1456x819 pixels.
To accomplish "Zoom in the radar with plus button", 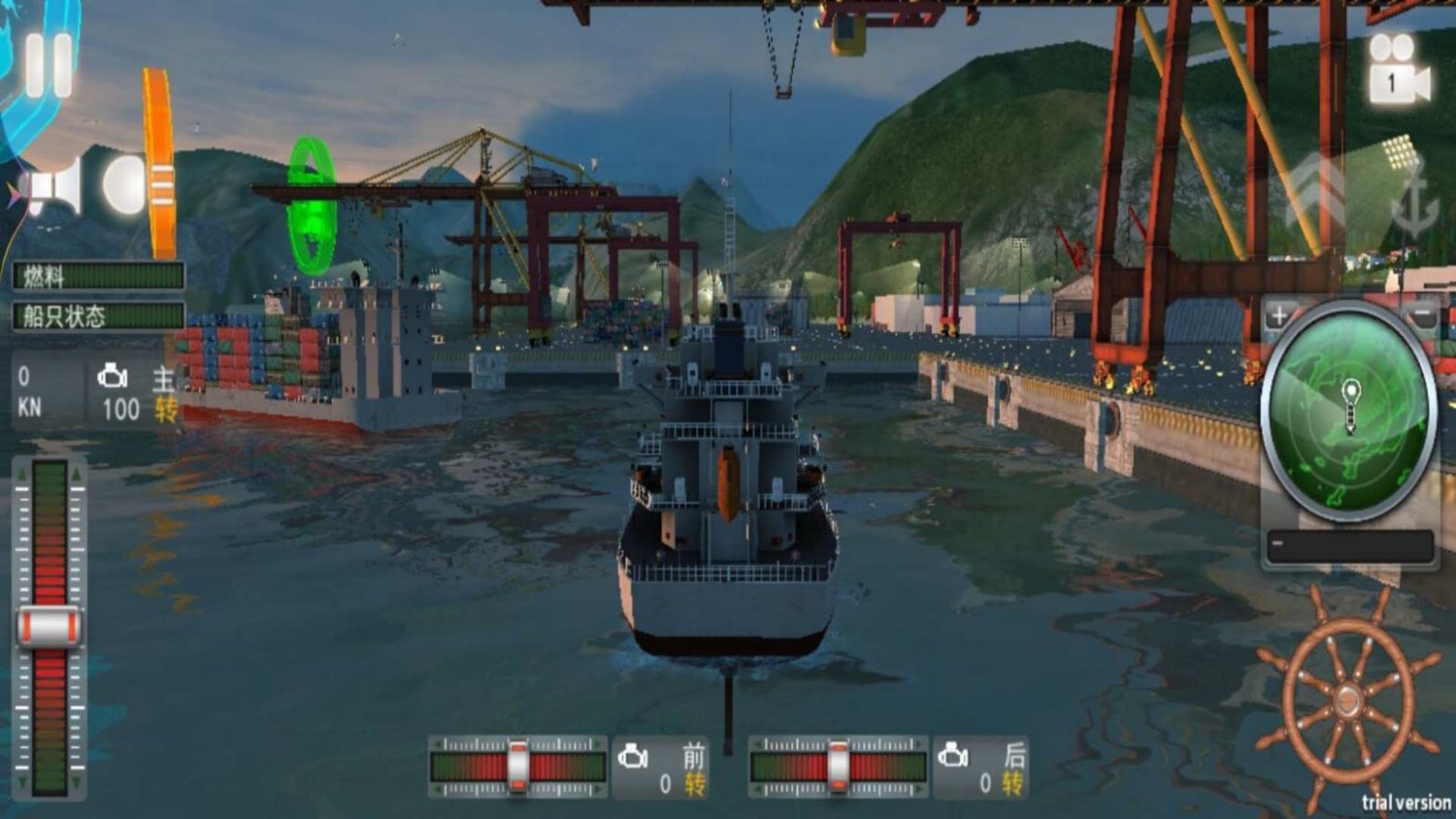I will [1279, 316].
